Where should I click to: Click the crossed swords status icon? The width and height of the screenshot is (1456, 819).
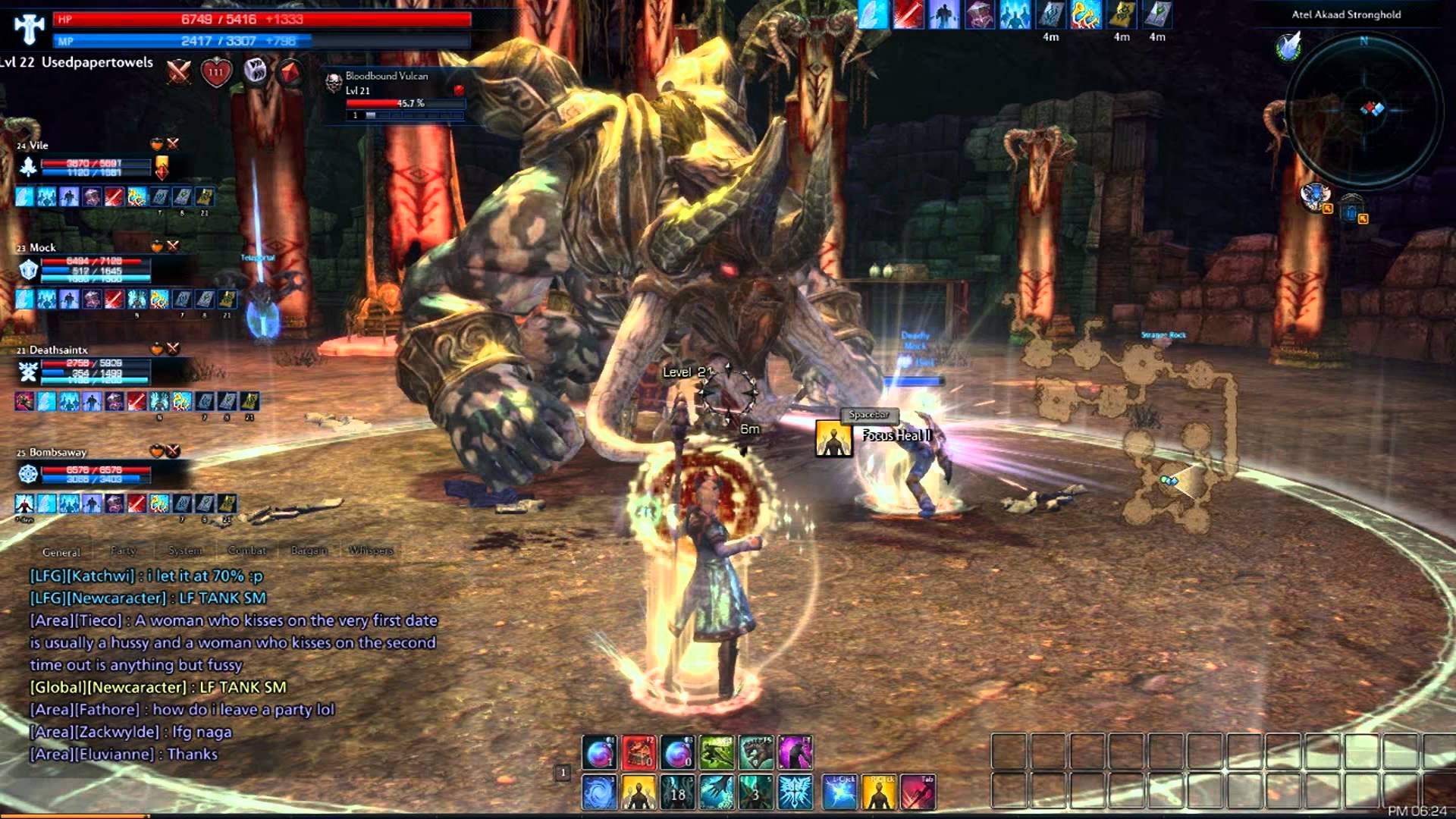[x=179, y=73]
